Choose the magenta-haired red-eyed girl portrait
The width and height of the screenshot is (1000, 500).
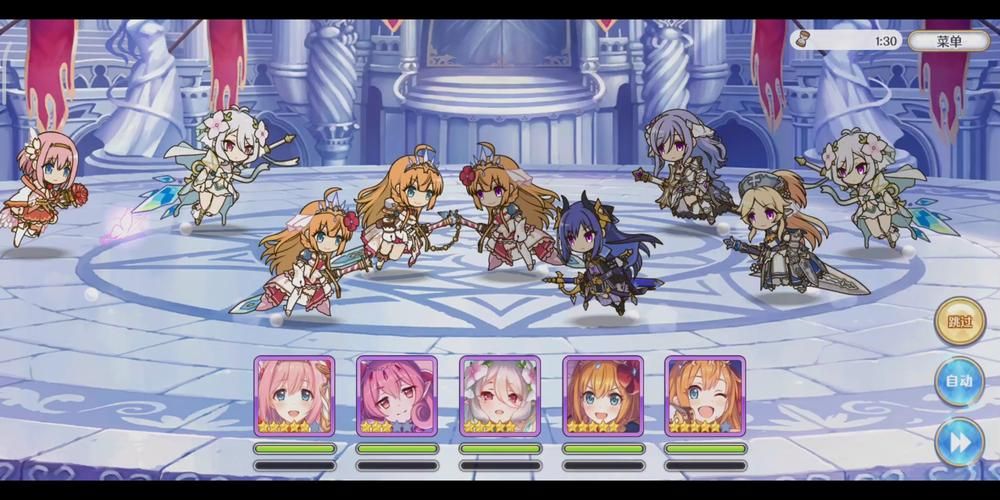point(397,395)
